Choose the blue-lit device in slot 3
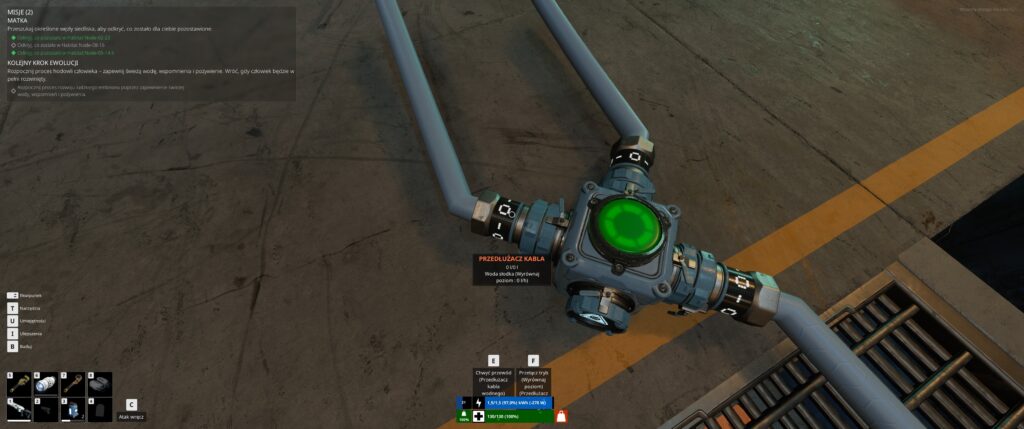Screen dimensions: 1024x429 coord(72,409)
